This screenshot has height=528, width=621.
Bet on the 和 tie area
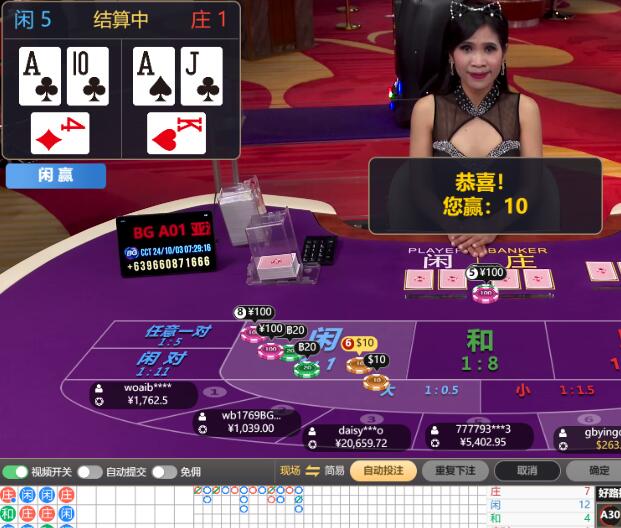pyautogui.click(x=480, y=350)
